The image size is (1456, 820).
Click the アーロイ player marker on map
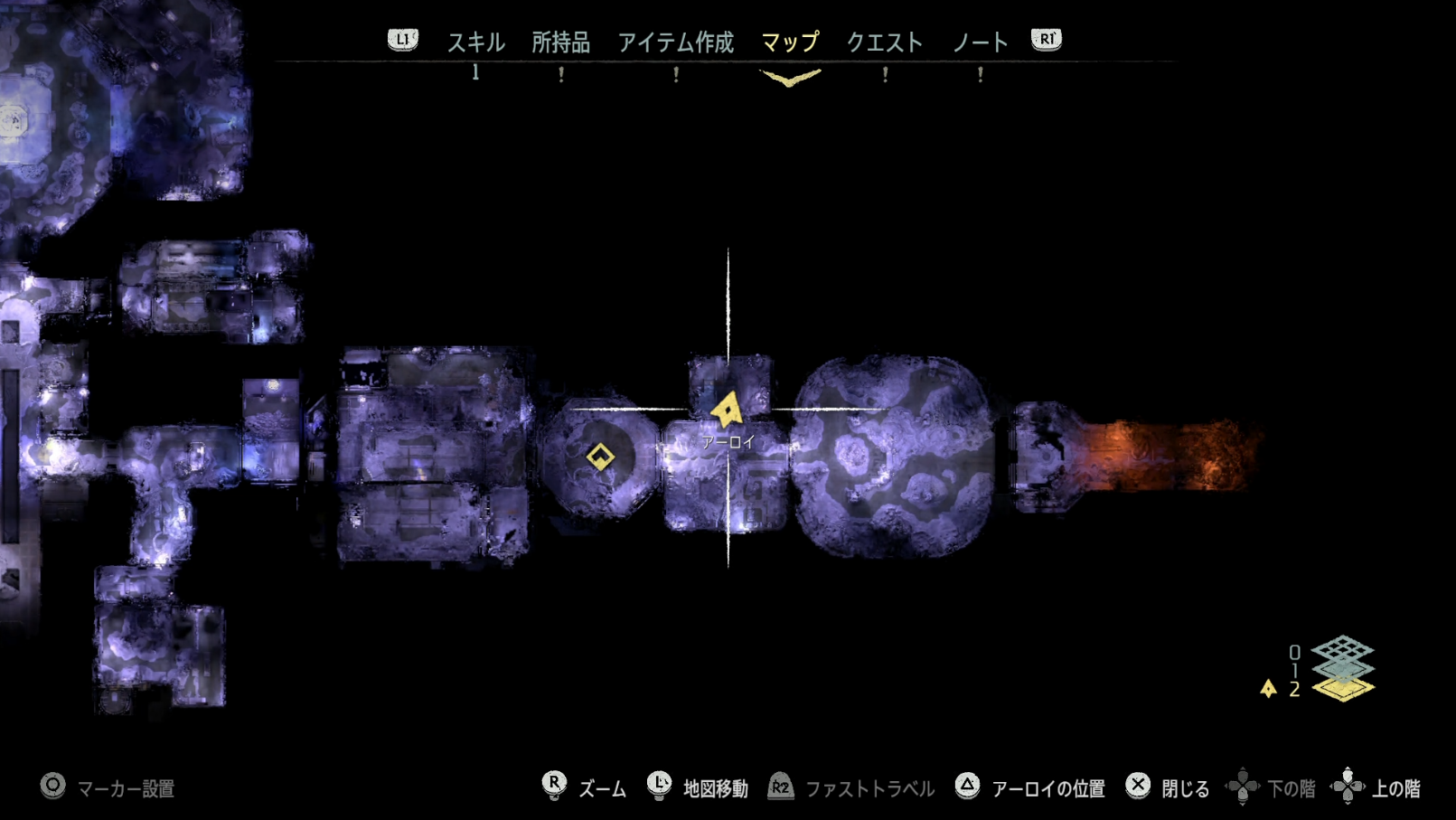pyautogui.click(x=728, y=409)
